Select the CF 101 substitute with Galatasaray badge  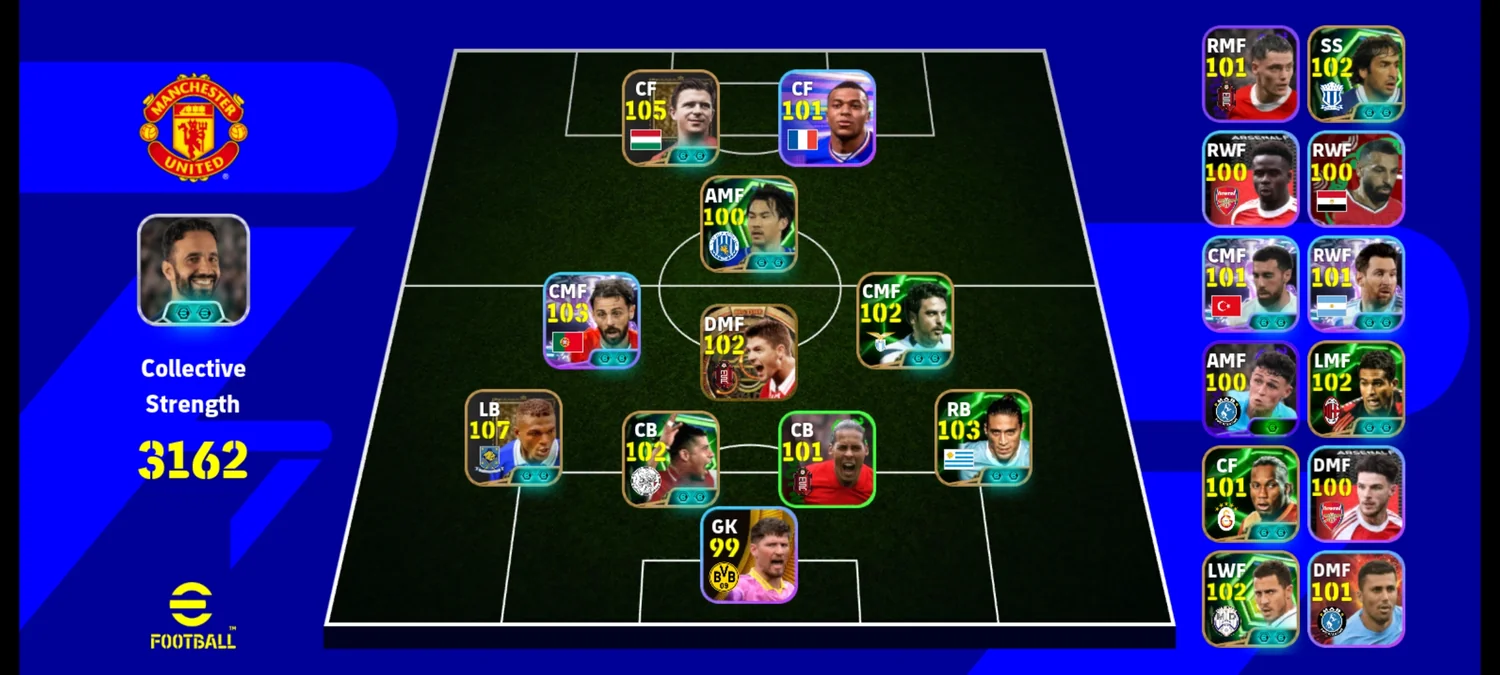tap(1250, 494)
